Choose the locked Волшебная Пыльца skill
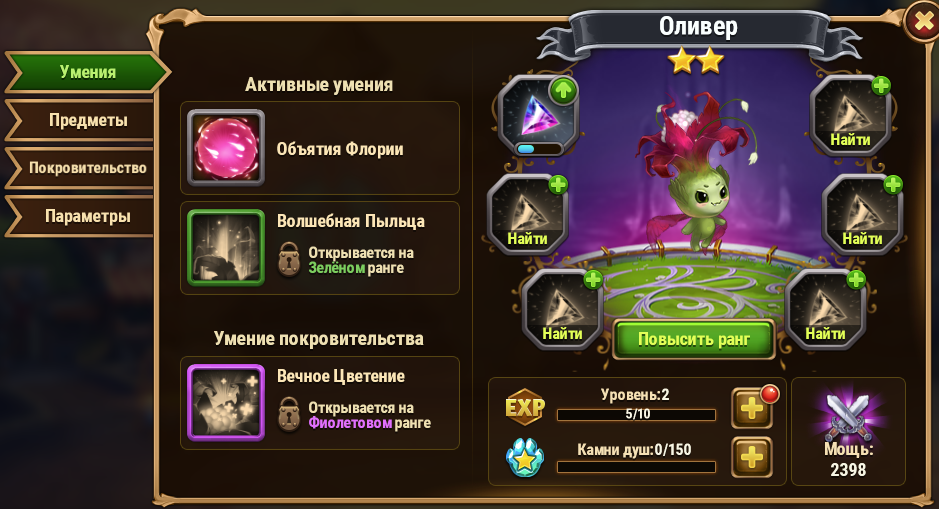Image resolution: width=939 pixels, height=509 pixels. 226,247
